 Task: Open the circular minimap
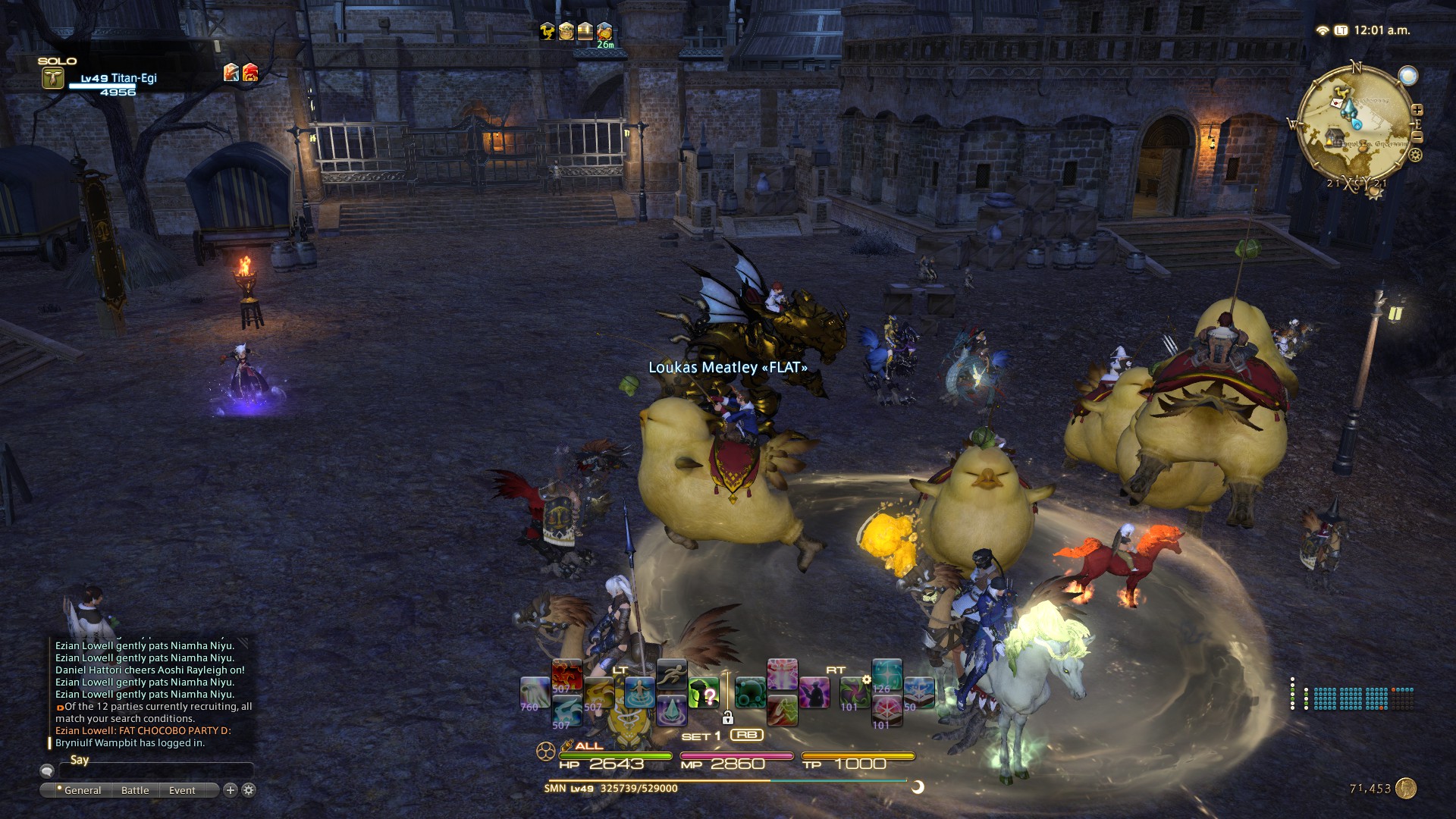(1354, 125)
